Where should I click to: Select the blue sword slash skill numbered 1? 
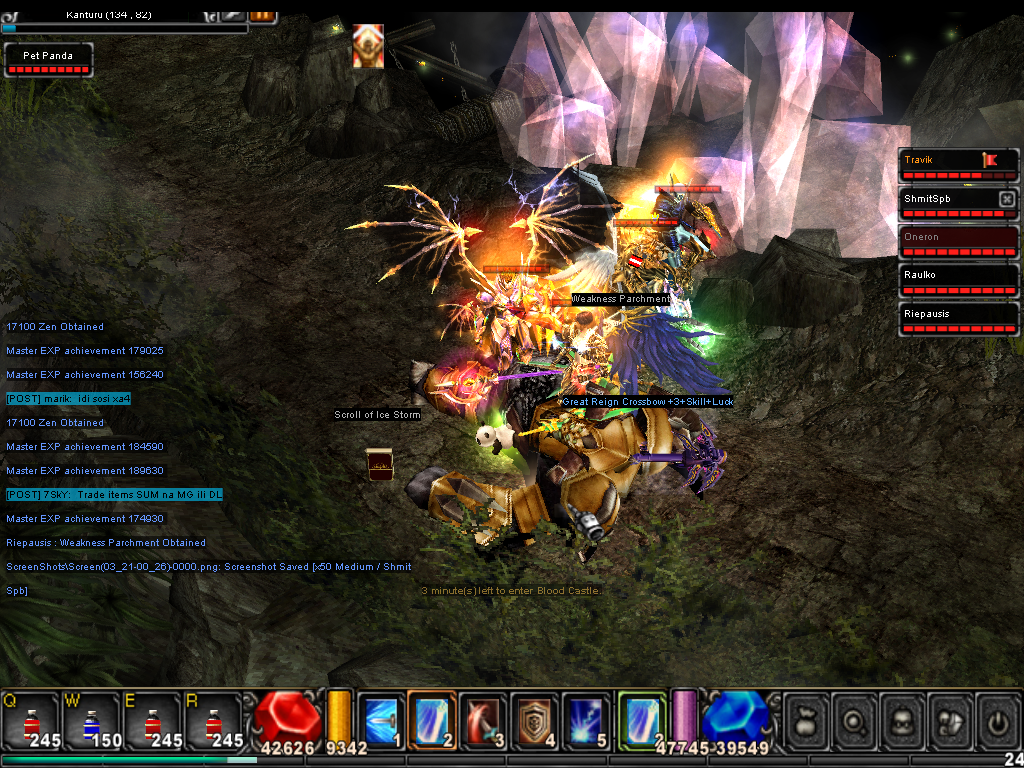pyautogui.click(x=381, y=720)
